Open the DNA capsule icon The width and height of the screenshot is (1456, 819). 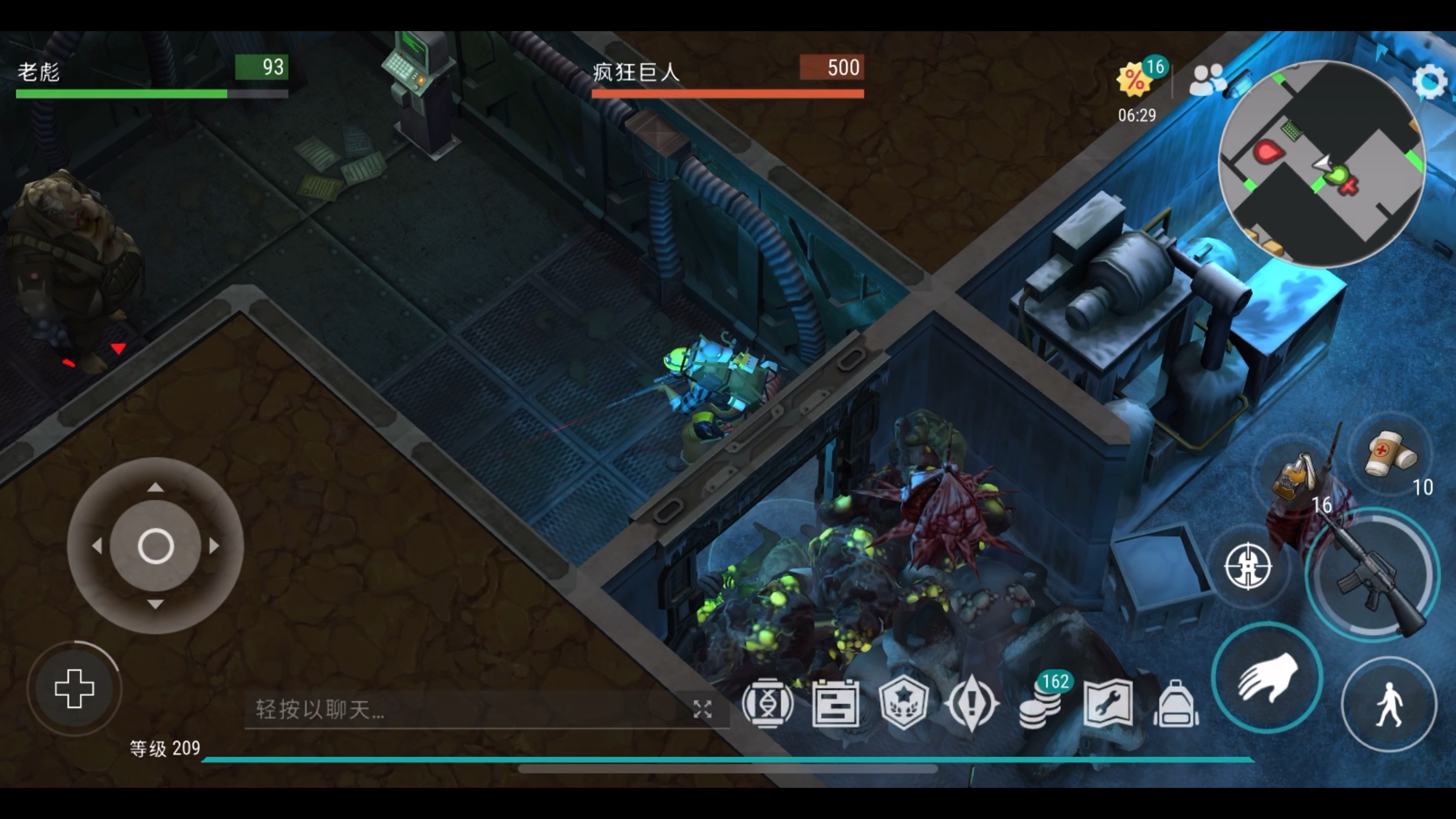point(768,704)
